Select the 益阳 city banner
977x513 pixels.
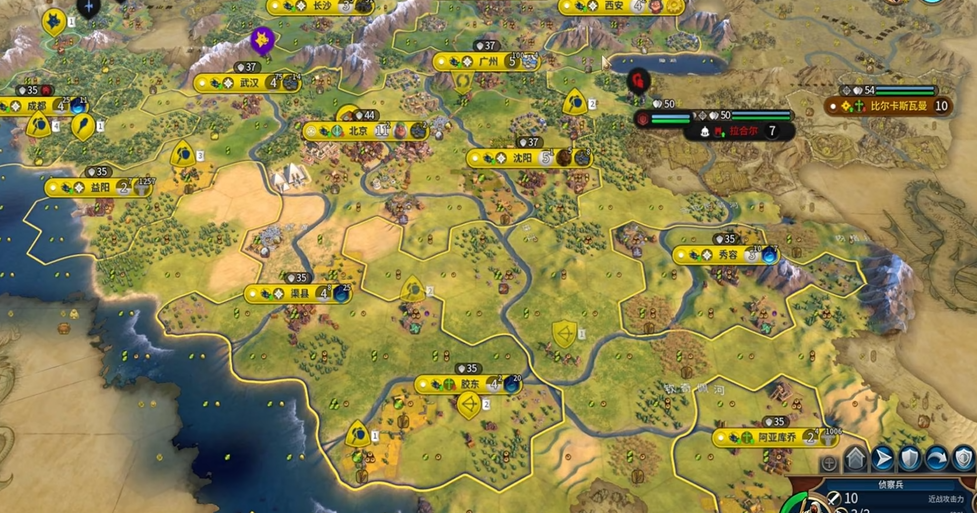[x=100, y=187]
